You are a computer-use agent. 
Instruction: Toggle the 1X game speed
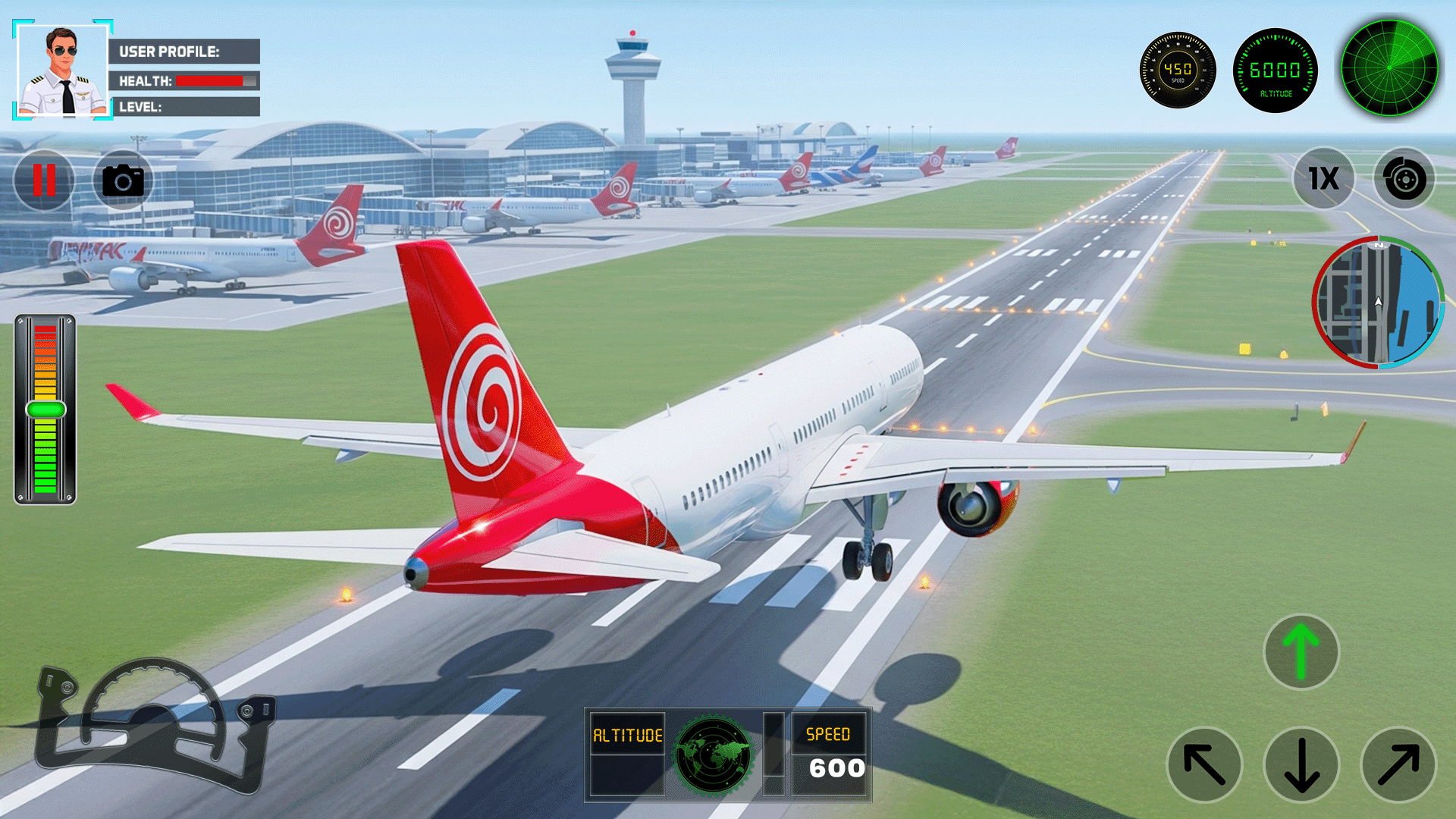coord(1323,179)
